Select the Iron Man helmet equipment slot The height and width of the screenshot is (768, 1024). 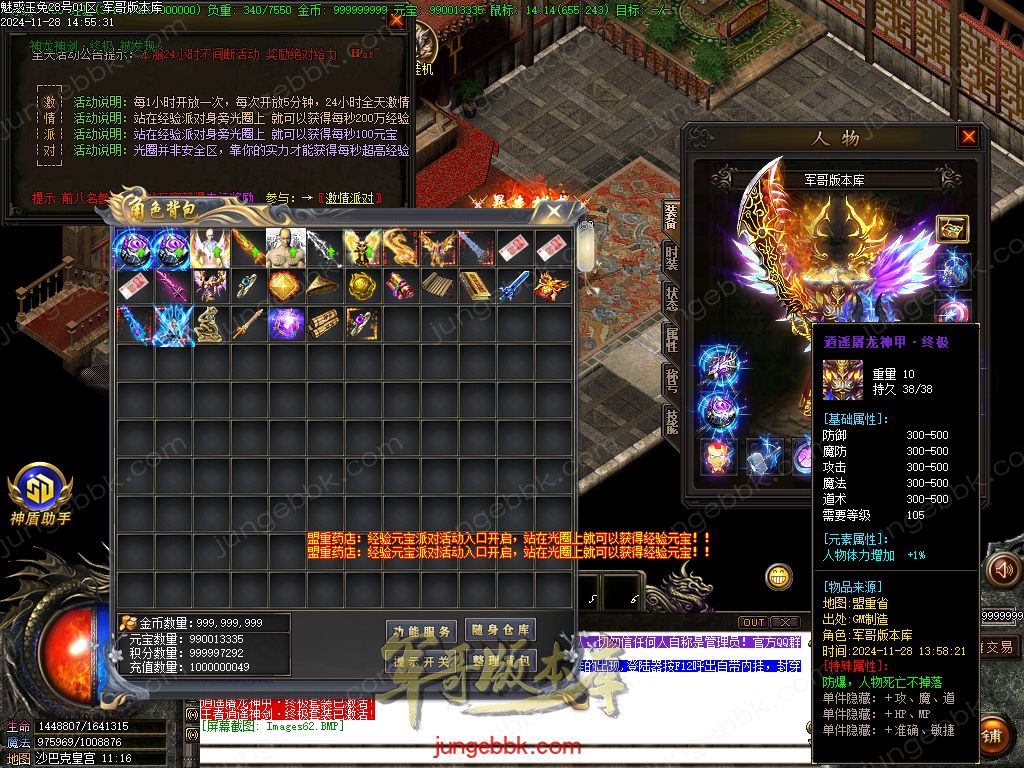716,456
